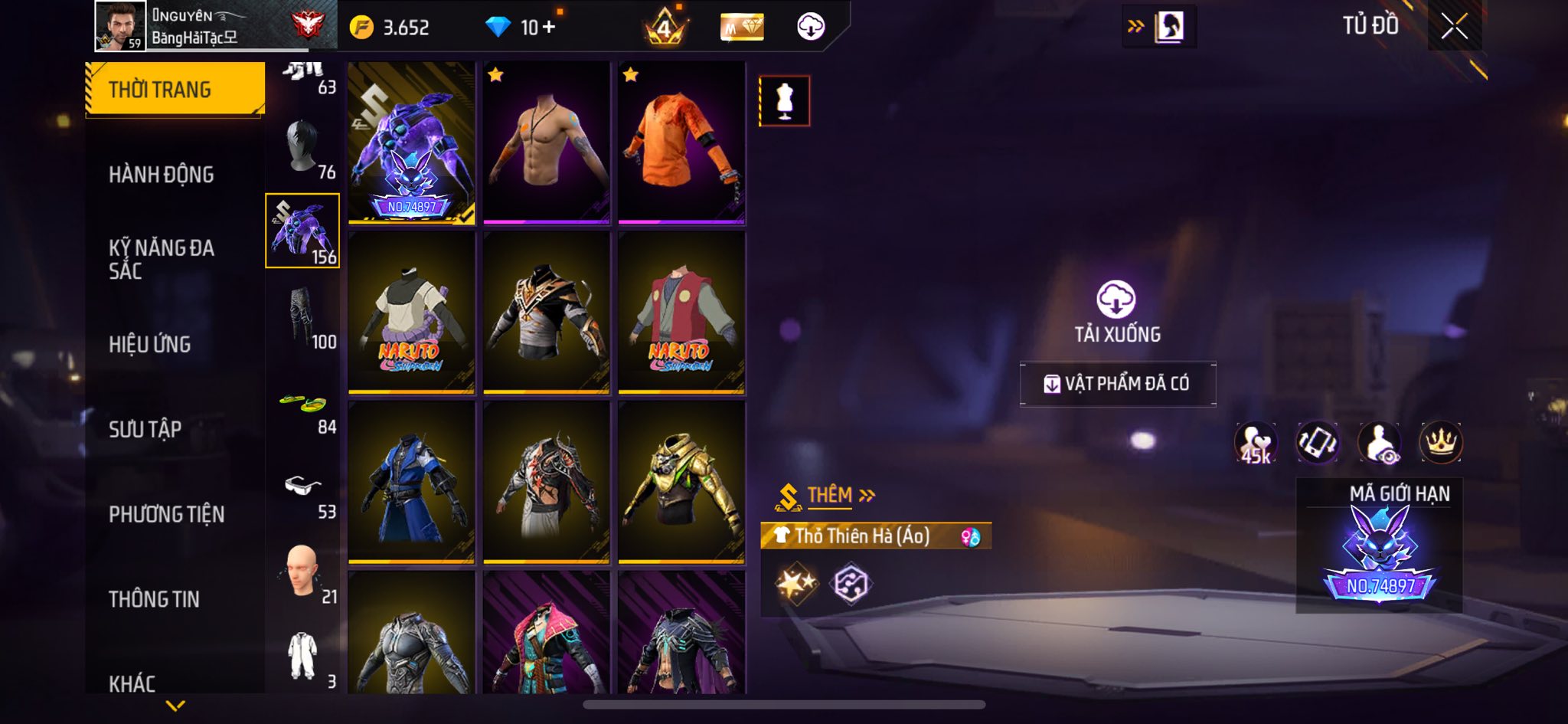Tap the Tải Xuống download button
Screen dimensions: 1568x724
(x=1116, y=310)
